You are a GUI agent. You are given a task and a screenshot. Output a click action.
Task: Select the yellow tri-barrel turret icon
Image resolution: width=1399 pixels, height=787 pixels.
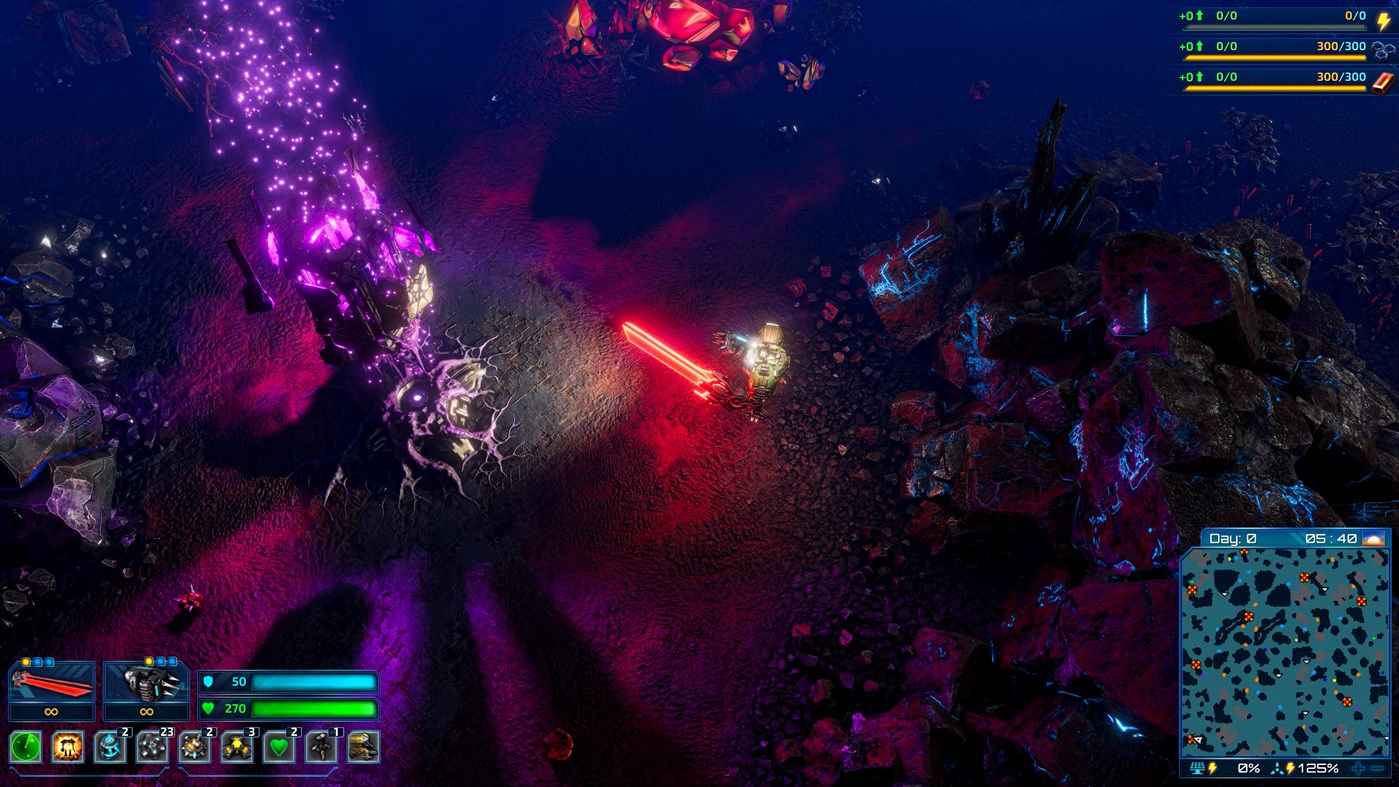pyautogui.click(x=234, y=747)
